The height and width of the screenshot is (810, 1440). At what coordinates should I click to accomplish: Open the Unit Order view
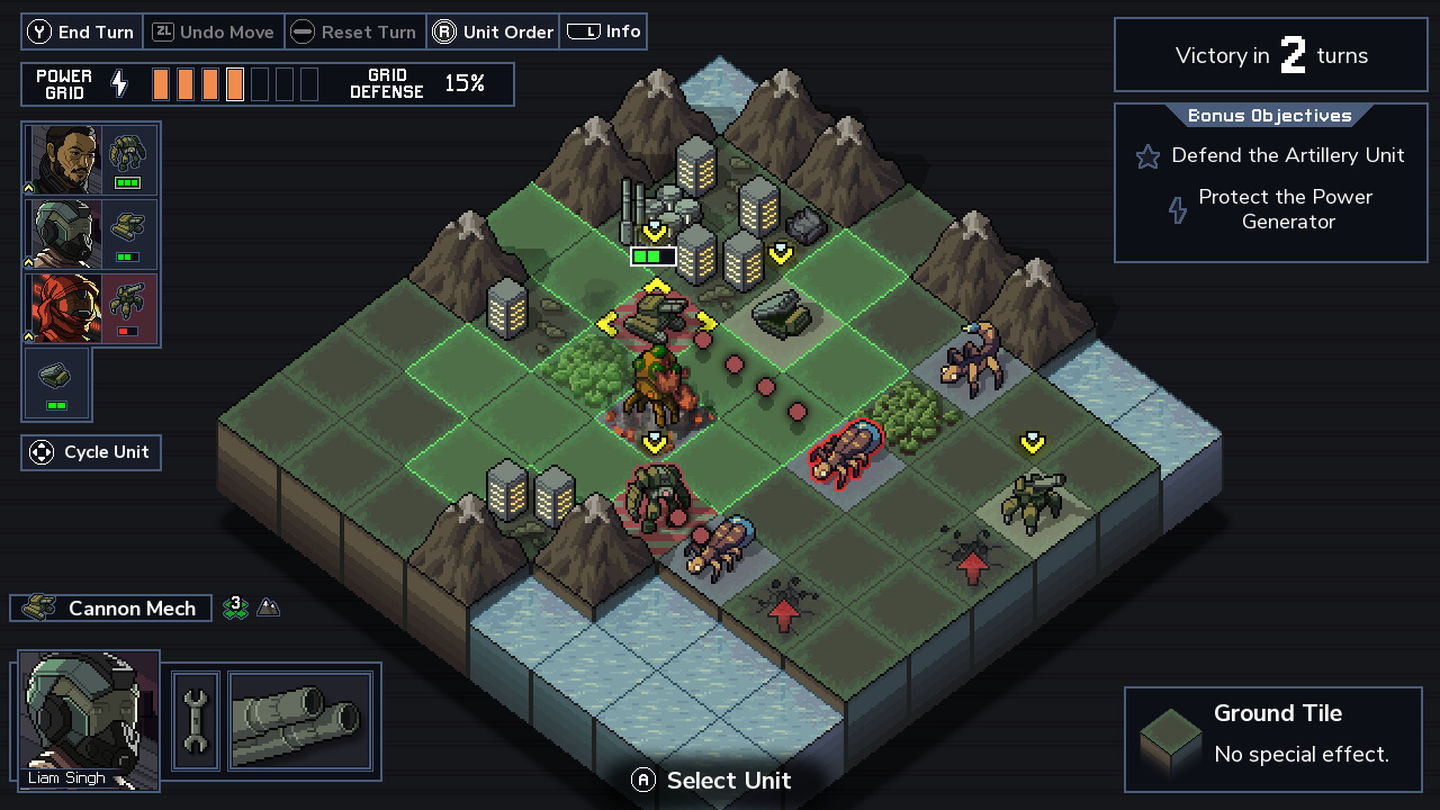click(493, 32)
